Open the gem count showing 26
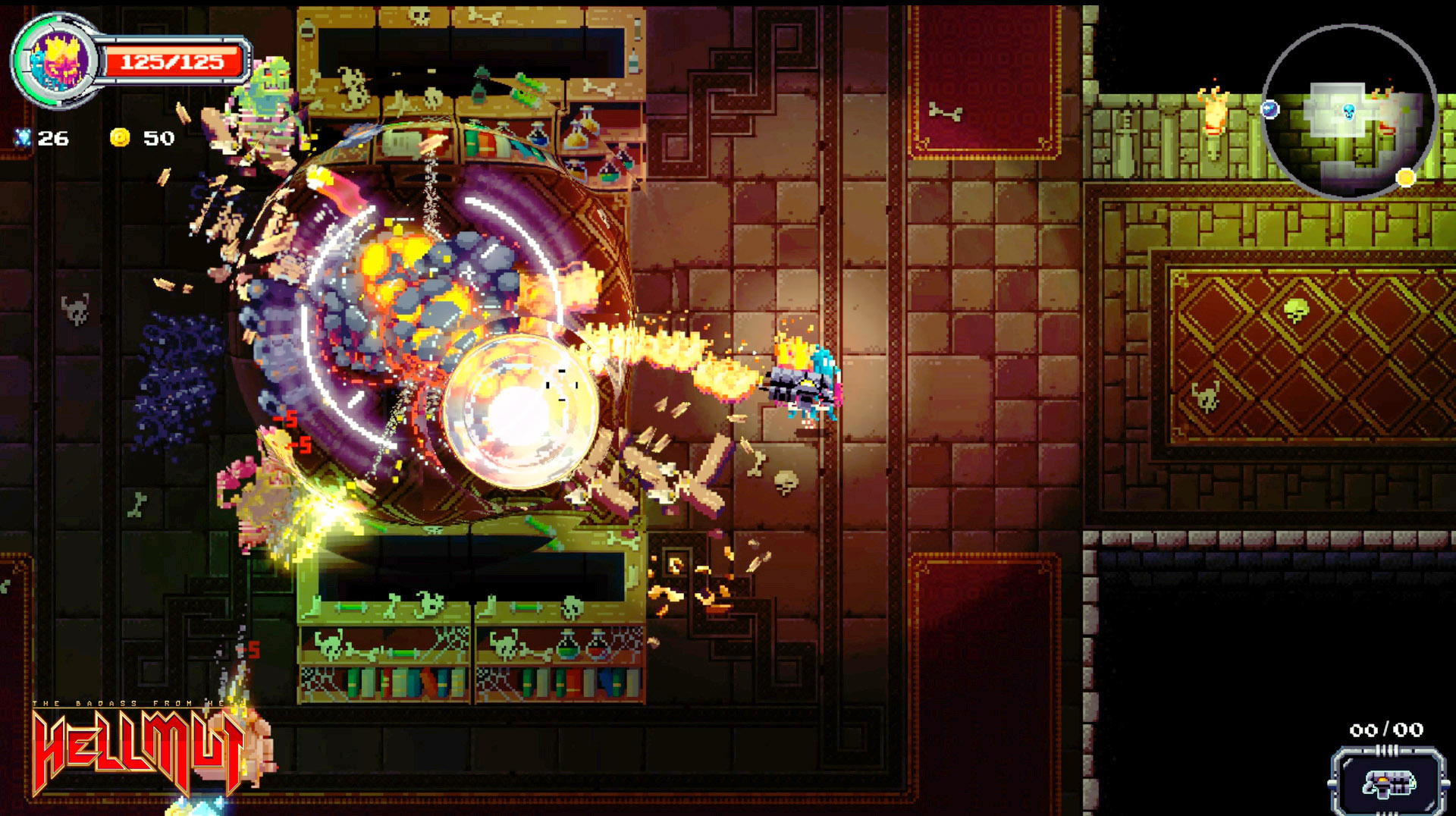This screenshot has height=816, width=1456. click(55, 139)
